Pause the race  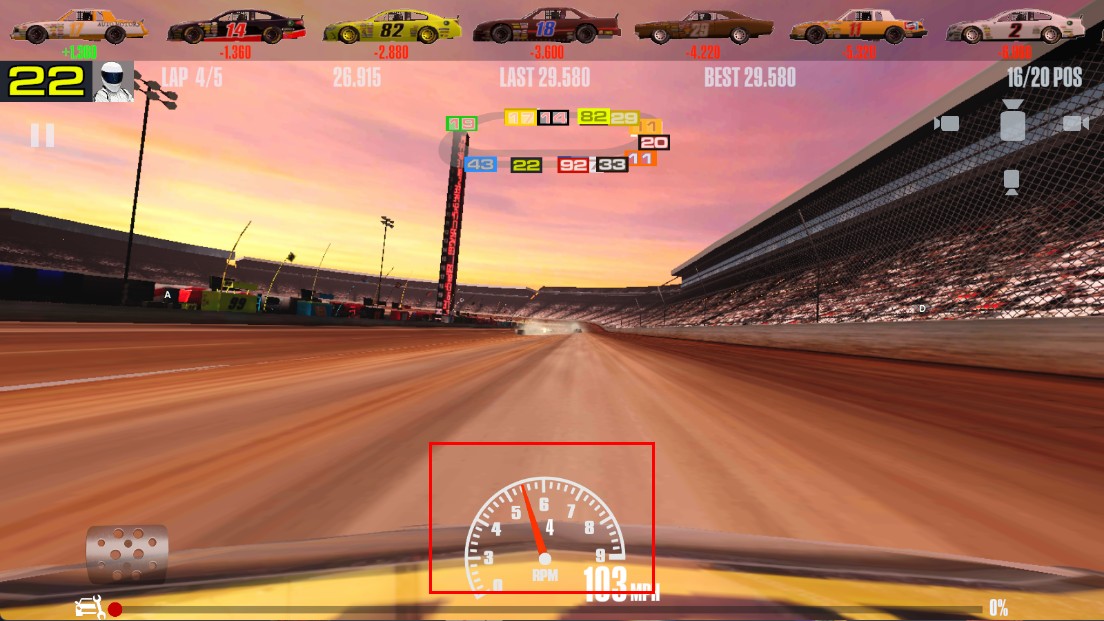(x=42, y=135)
